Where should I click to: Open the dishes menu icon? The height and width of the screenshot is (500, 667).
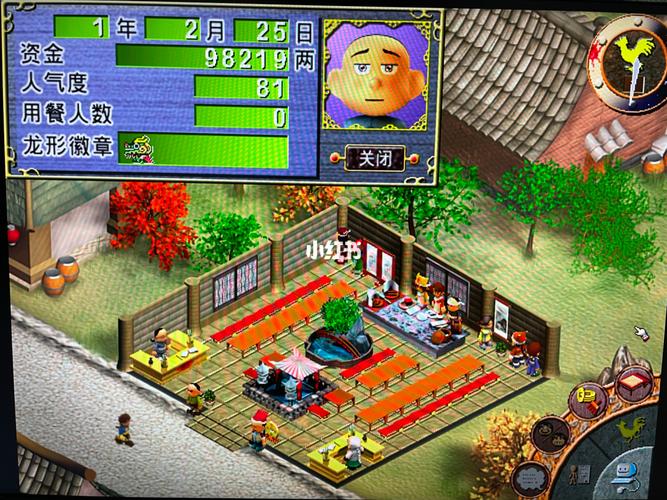[551, 434]
